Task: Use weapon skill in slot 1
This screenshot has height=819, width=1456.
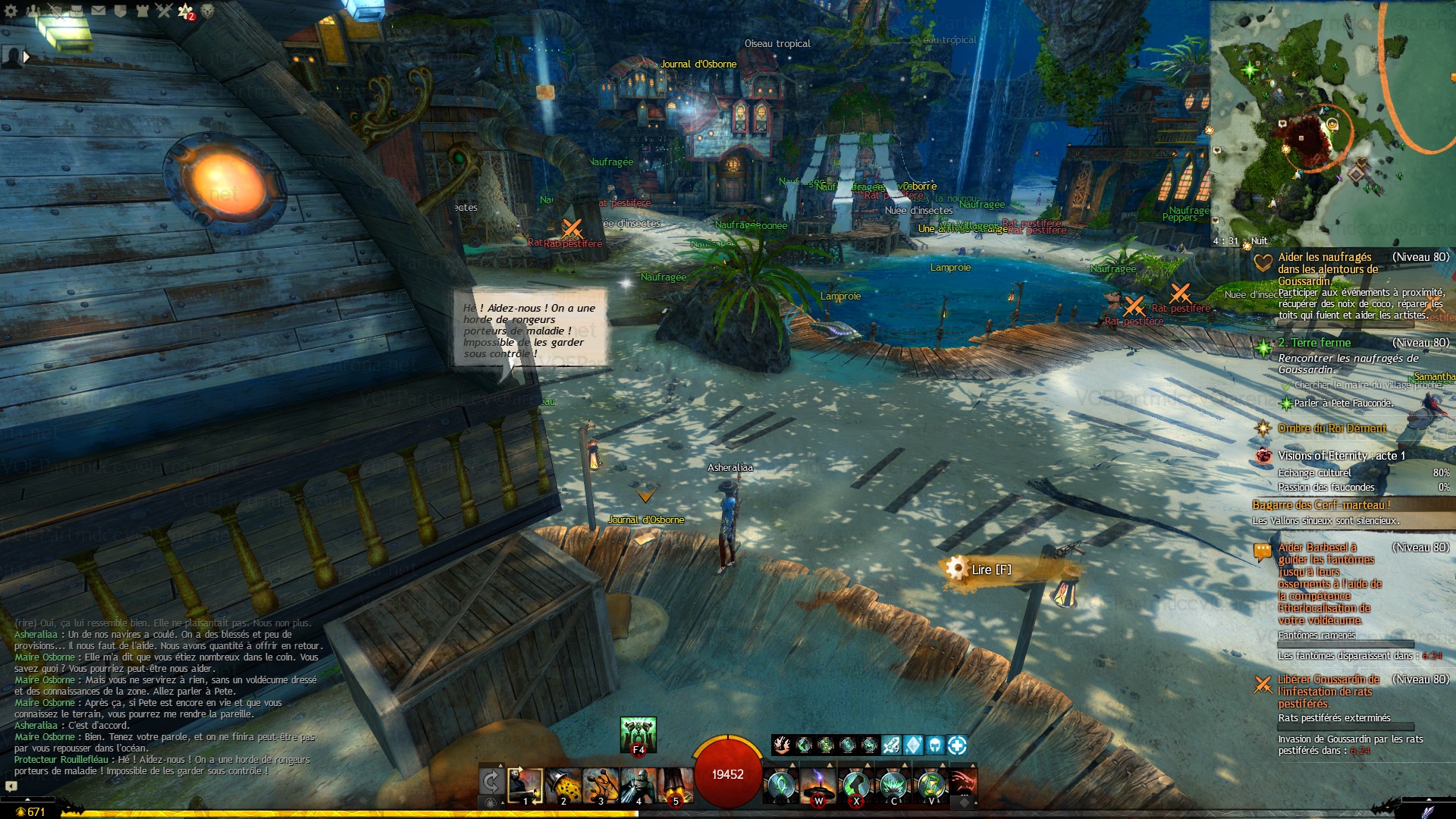Action: (x=526, y=786)
